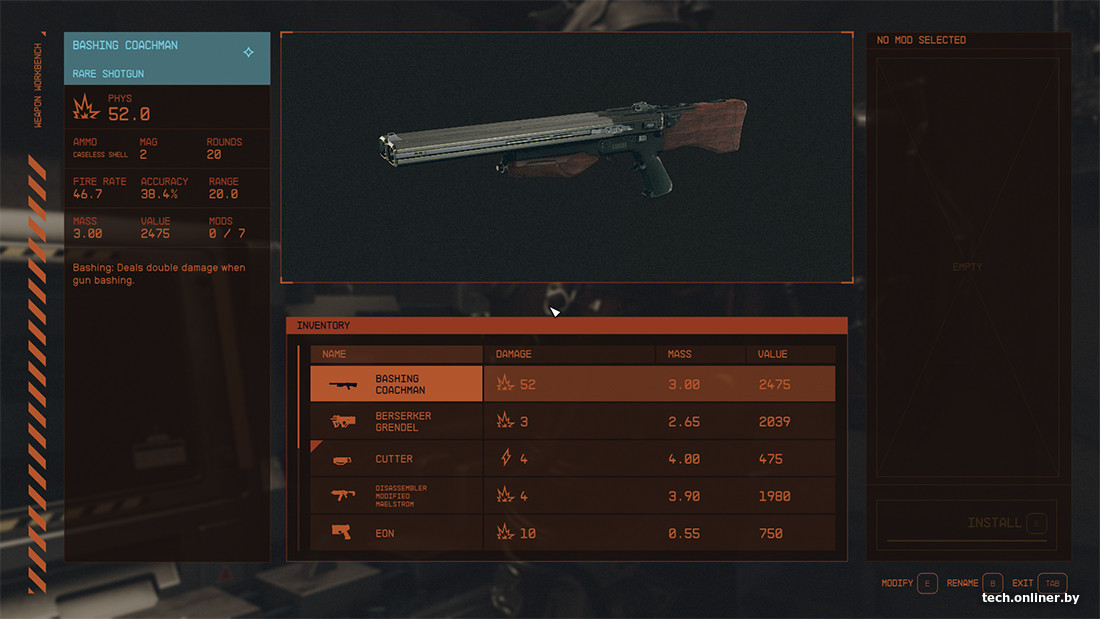Sort inventory by the Mass column header
Viewport: 1100px width, 619px height.
[x=680, y=354]
